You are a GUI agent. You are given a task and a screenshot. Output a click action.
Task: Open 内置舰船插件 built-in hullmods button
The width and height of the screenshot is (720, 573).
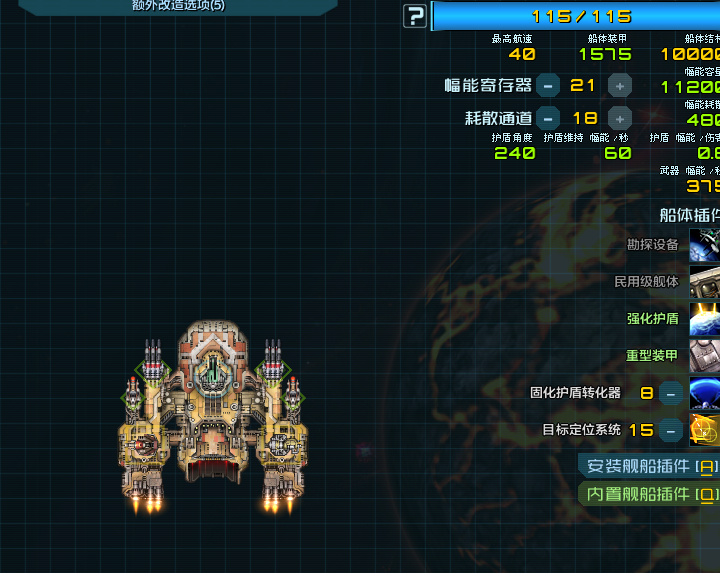[650, 493]
